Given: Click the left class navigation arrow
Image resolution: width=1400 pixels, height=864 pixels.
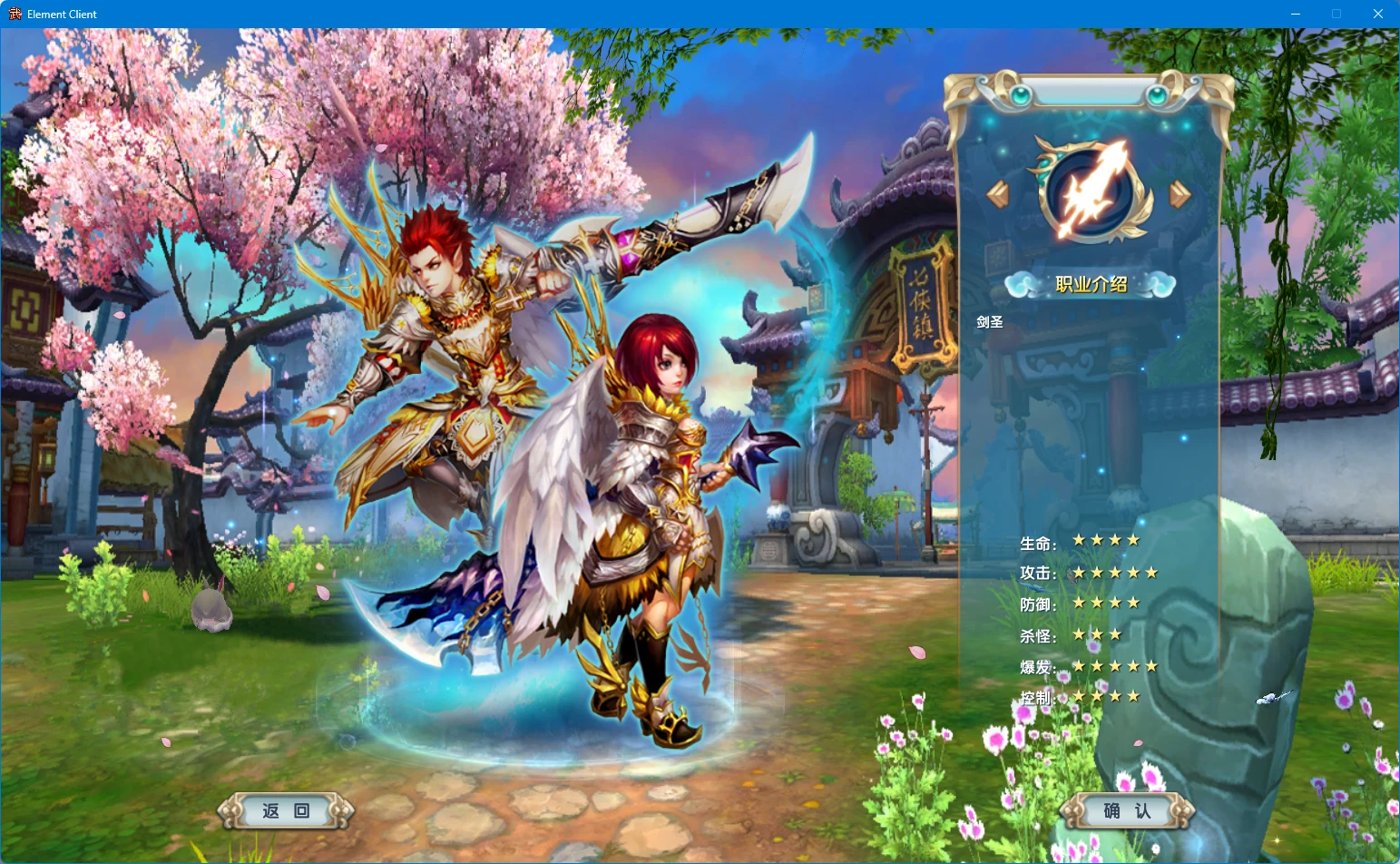Looking at the screenshot, I should 999,195.
